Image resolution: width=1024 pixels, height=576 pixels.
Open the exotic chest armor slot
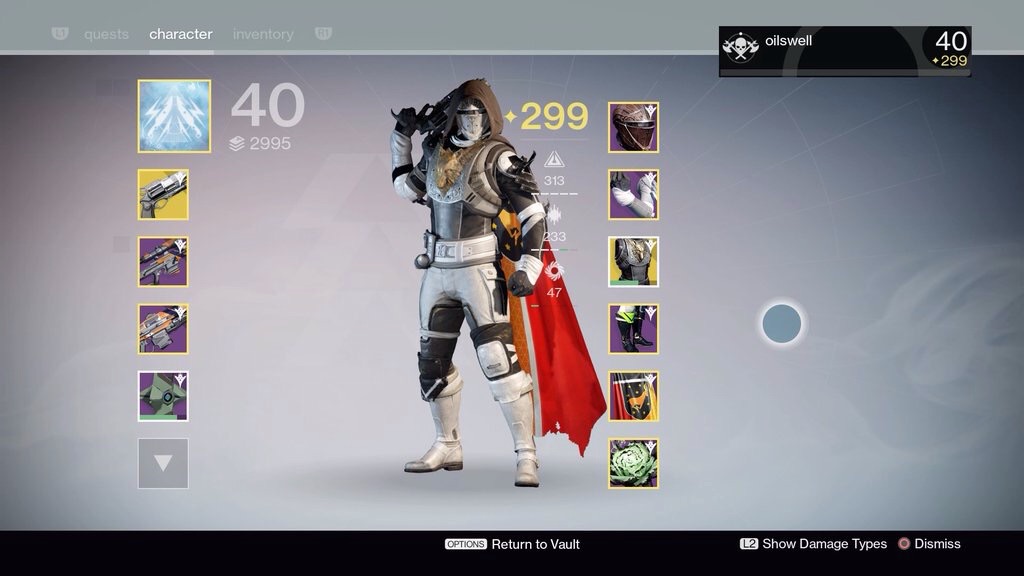(x=633, y=262)
